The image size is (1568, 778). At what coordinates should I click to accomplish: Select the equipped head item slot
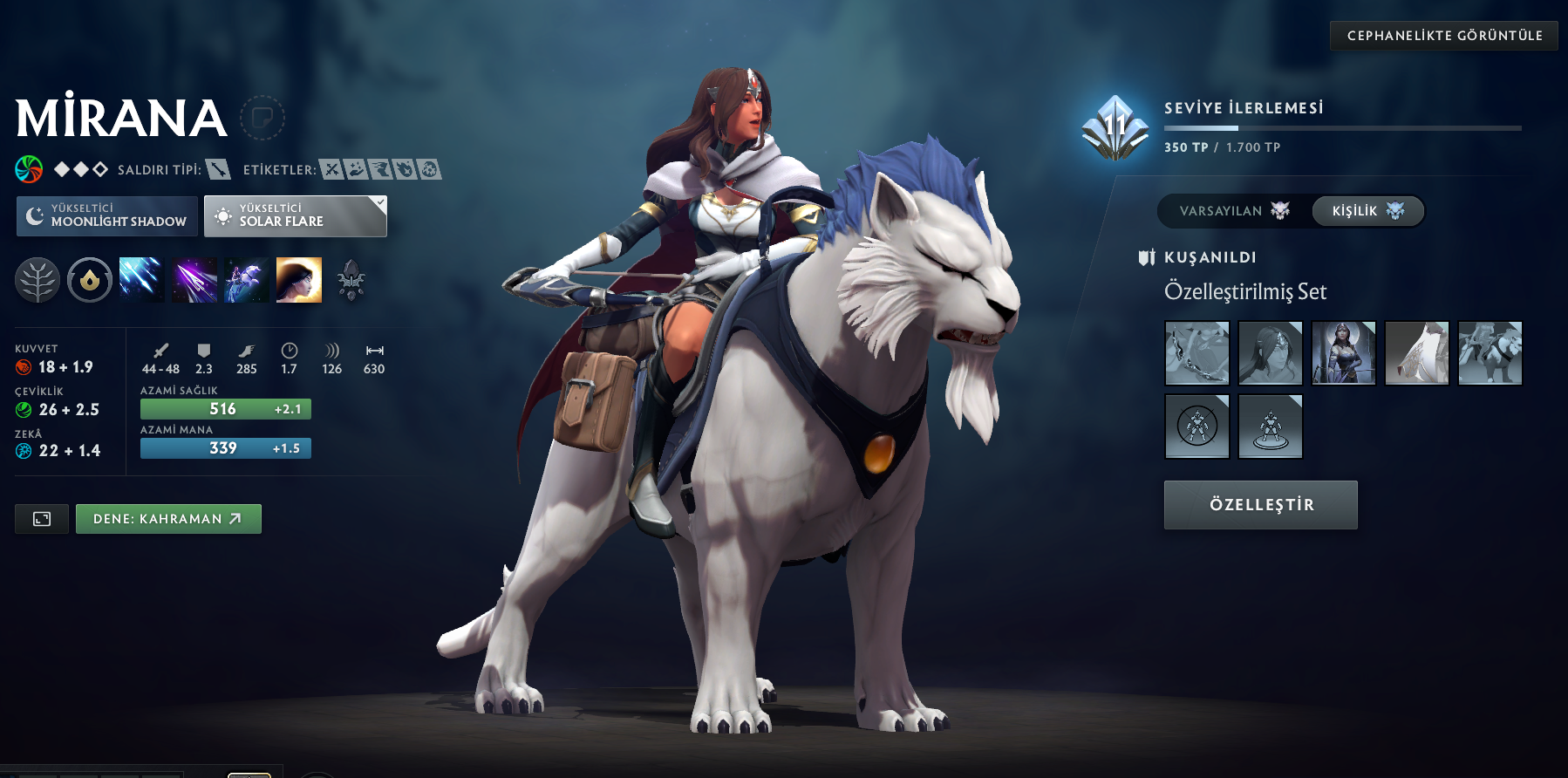[1271, 353]
